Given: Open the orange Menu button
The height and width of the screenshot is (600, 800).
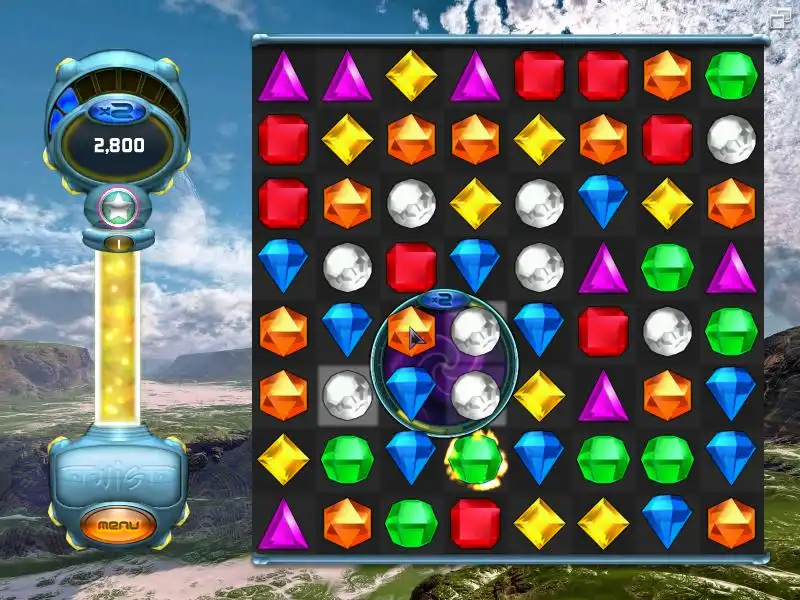Looking at the screenshot, I should (118, 524).
